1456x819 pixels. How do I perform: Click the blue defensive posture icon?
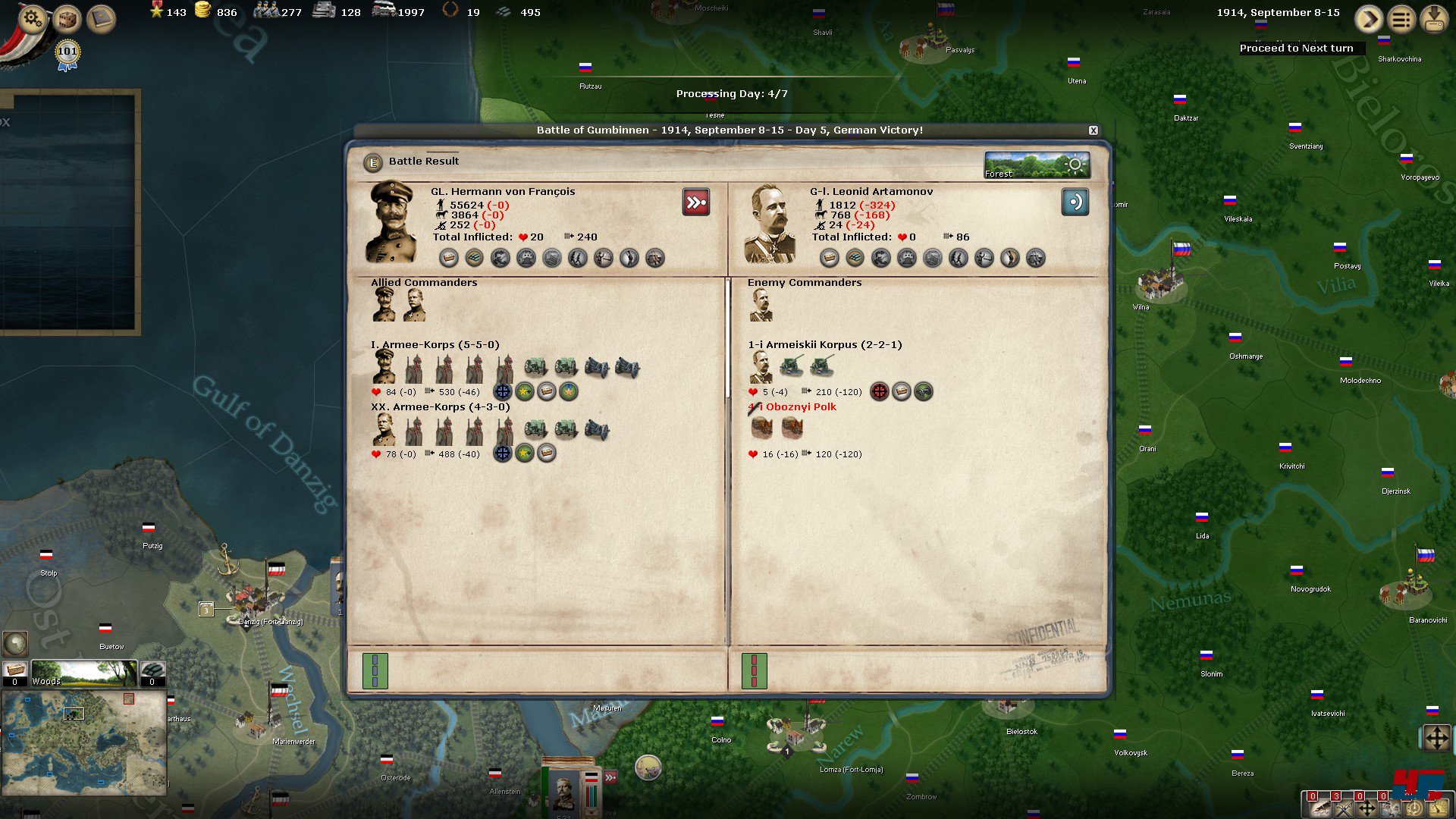(x=1075, y=202)
